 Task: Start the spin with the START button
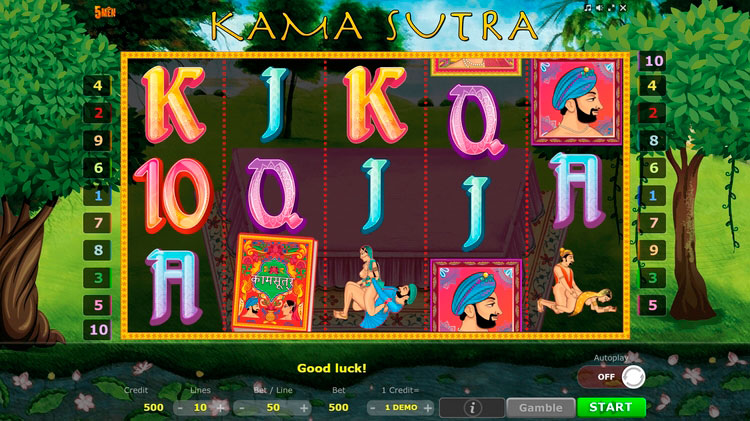(x=611, y=407)
